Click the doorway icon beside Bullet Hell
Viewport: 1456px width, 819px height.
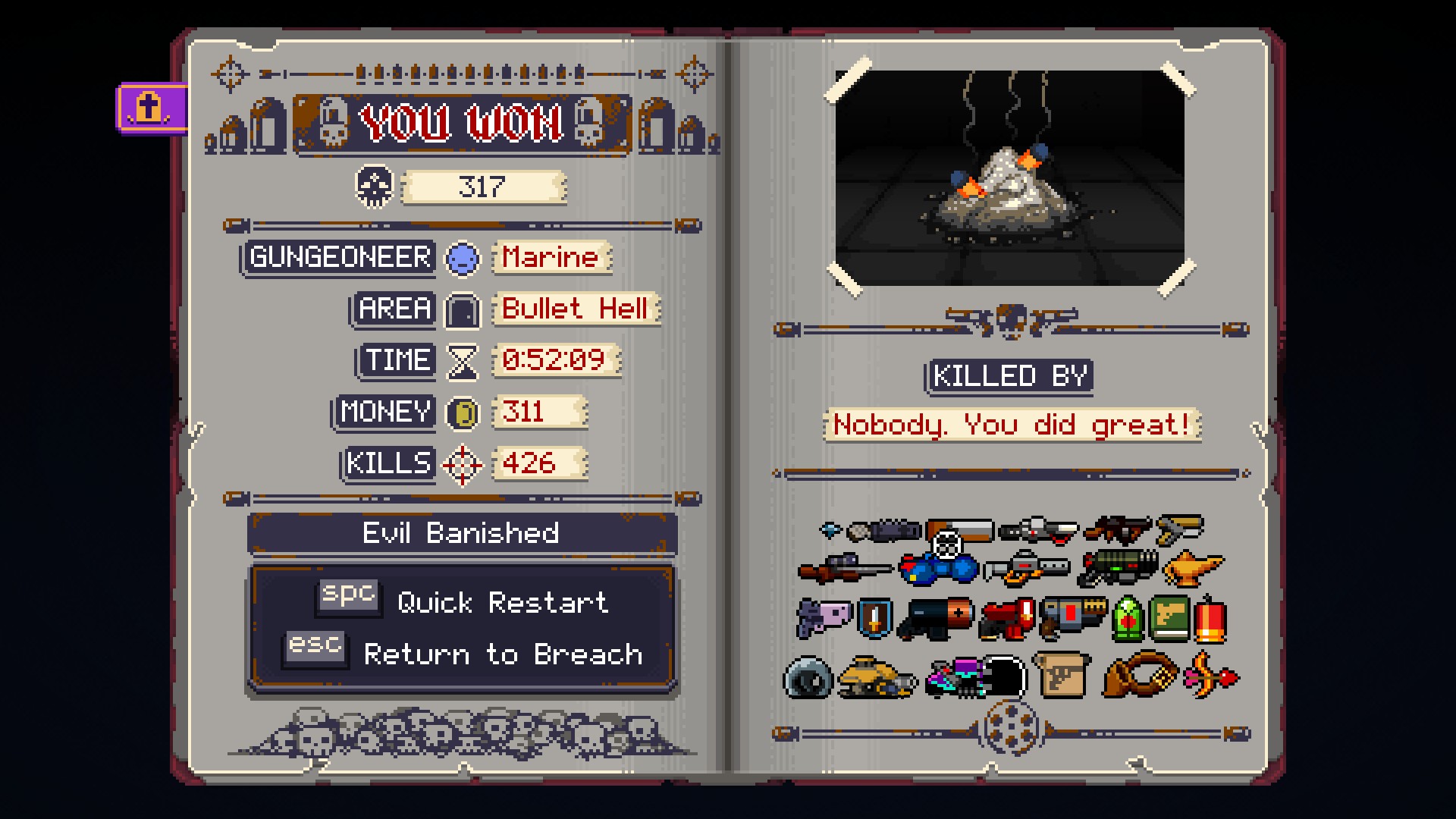pyautogui.click(x=464, y=310)
